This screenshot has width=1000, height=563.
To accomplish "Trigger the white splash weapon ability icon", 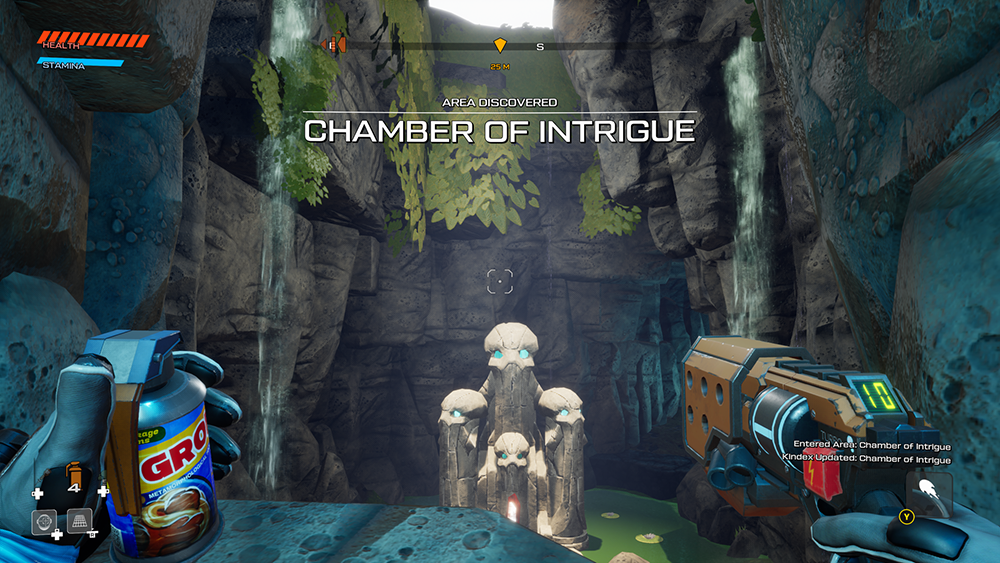I will point(928,493).
